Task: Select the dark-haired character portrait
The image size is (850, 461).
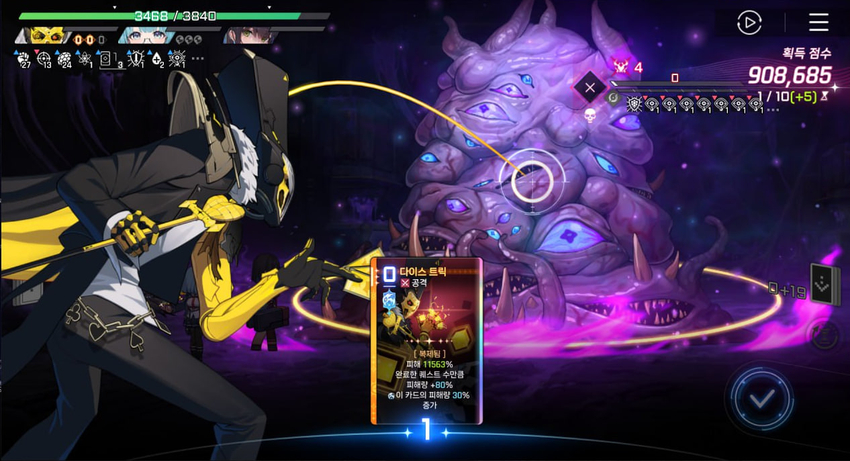Action: pos(245,35)
